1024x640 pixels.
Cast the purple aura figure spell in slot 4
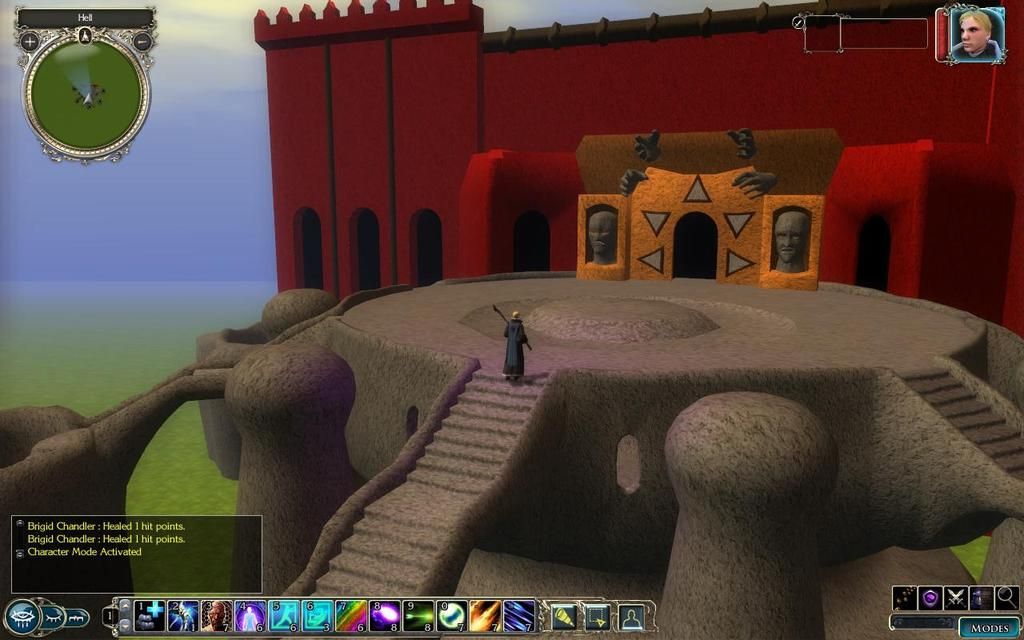[x=250, y=615]
